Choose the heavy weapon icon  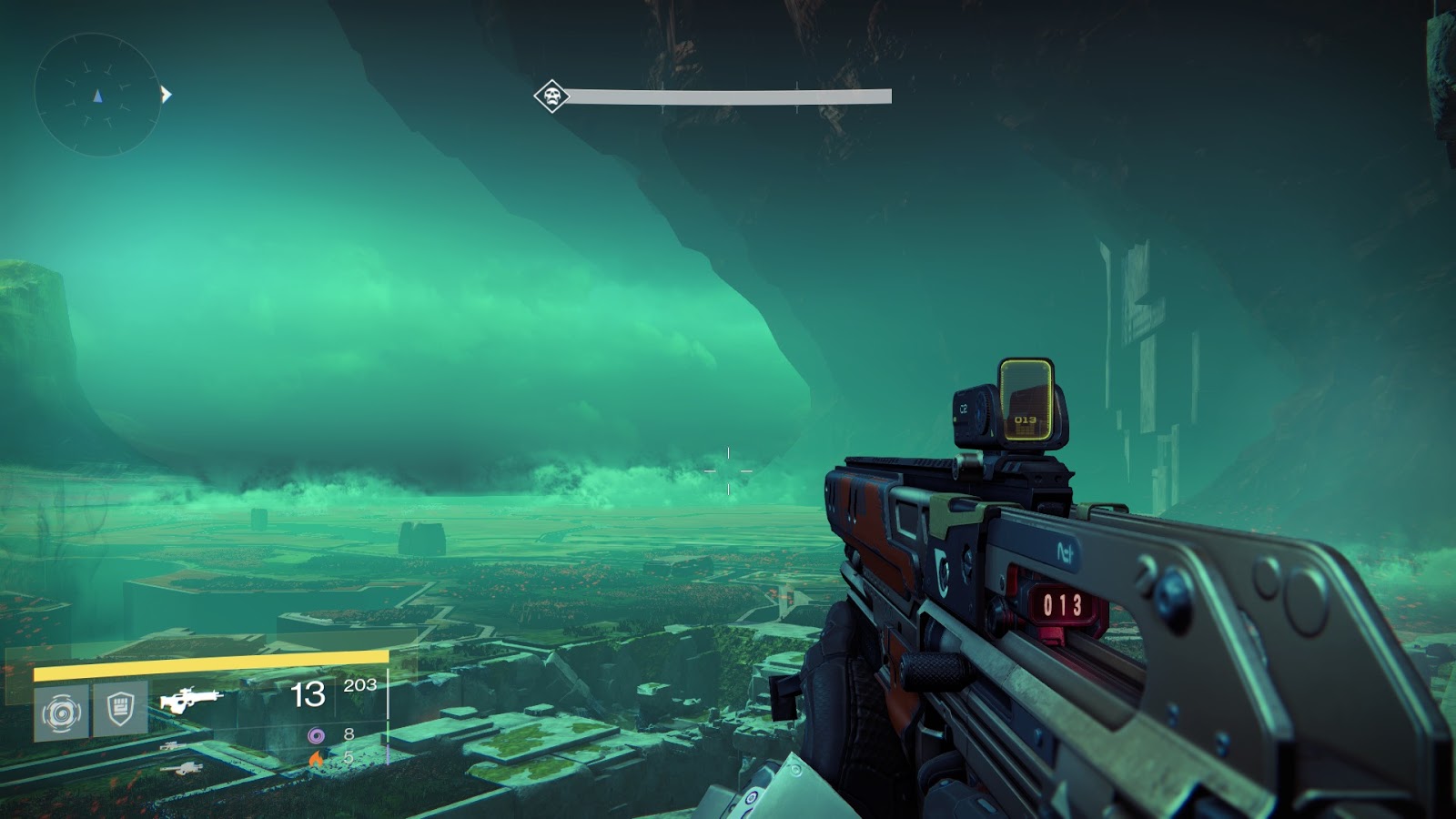(x=183, y=769)
